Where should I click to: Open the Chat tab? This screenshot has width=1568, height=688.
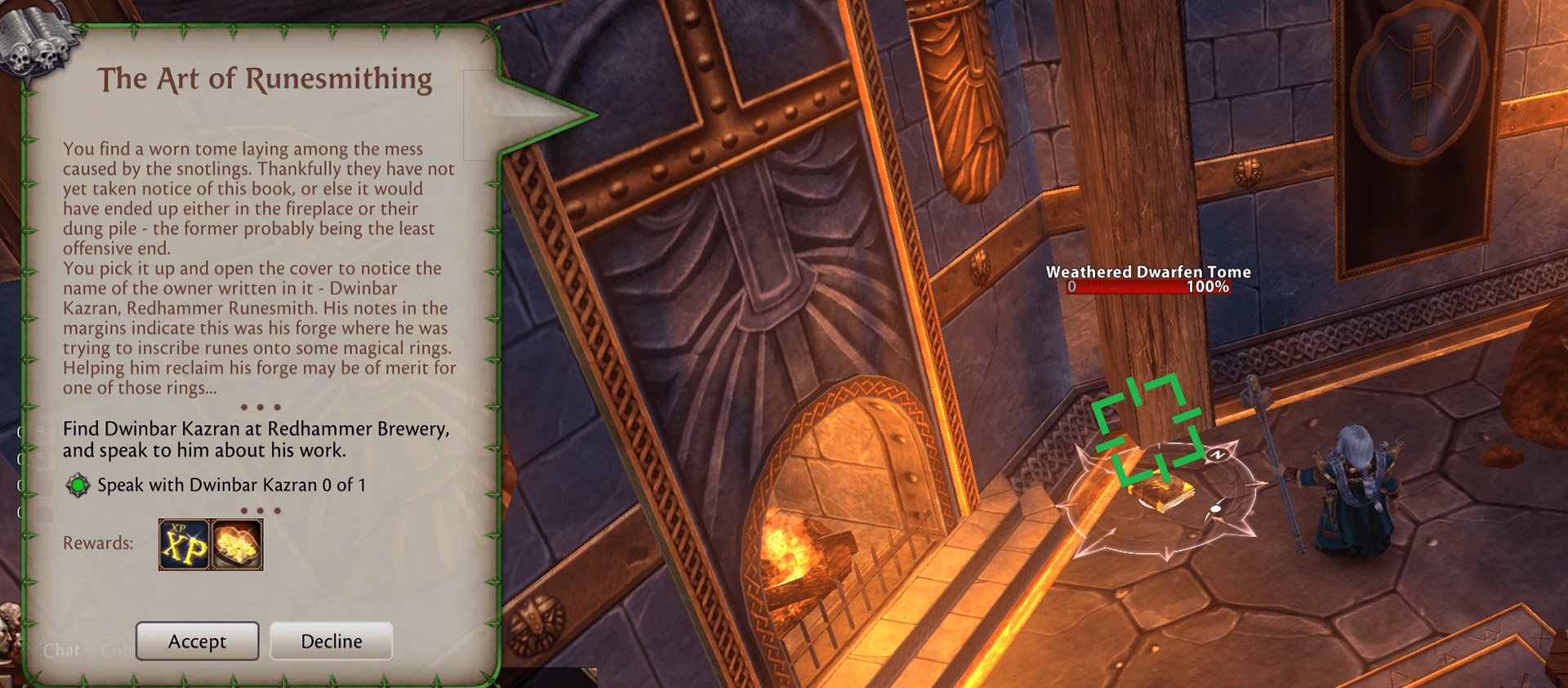pos(62,650)
